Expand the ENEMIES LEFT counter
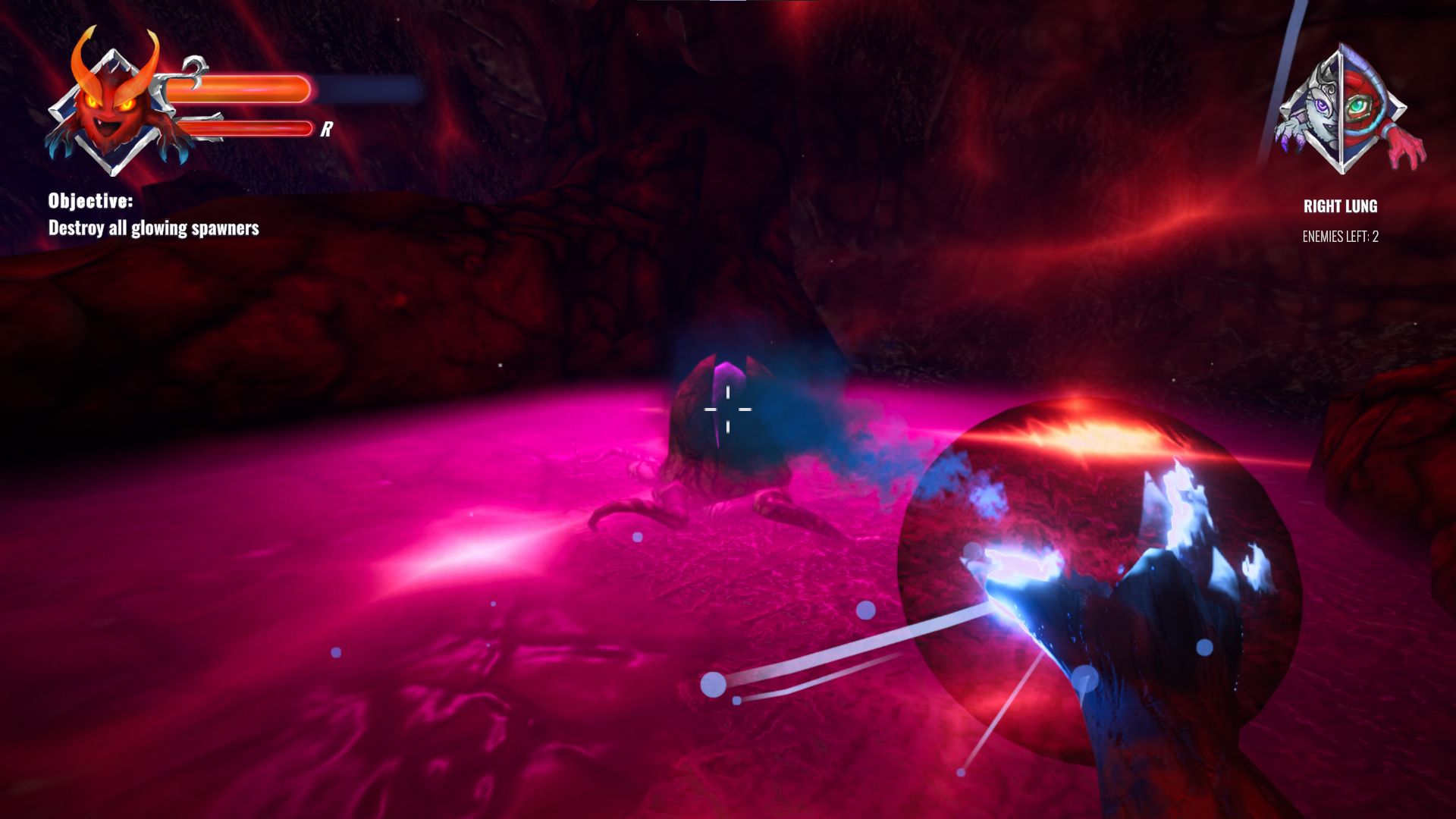 point(1342,237)
